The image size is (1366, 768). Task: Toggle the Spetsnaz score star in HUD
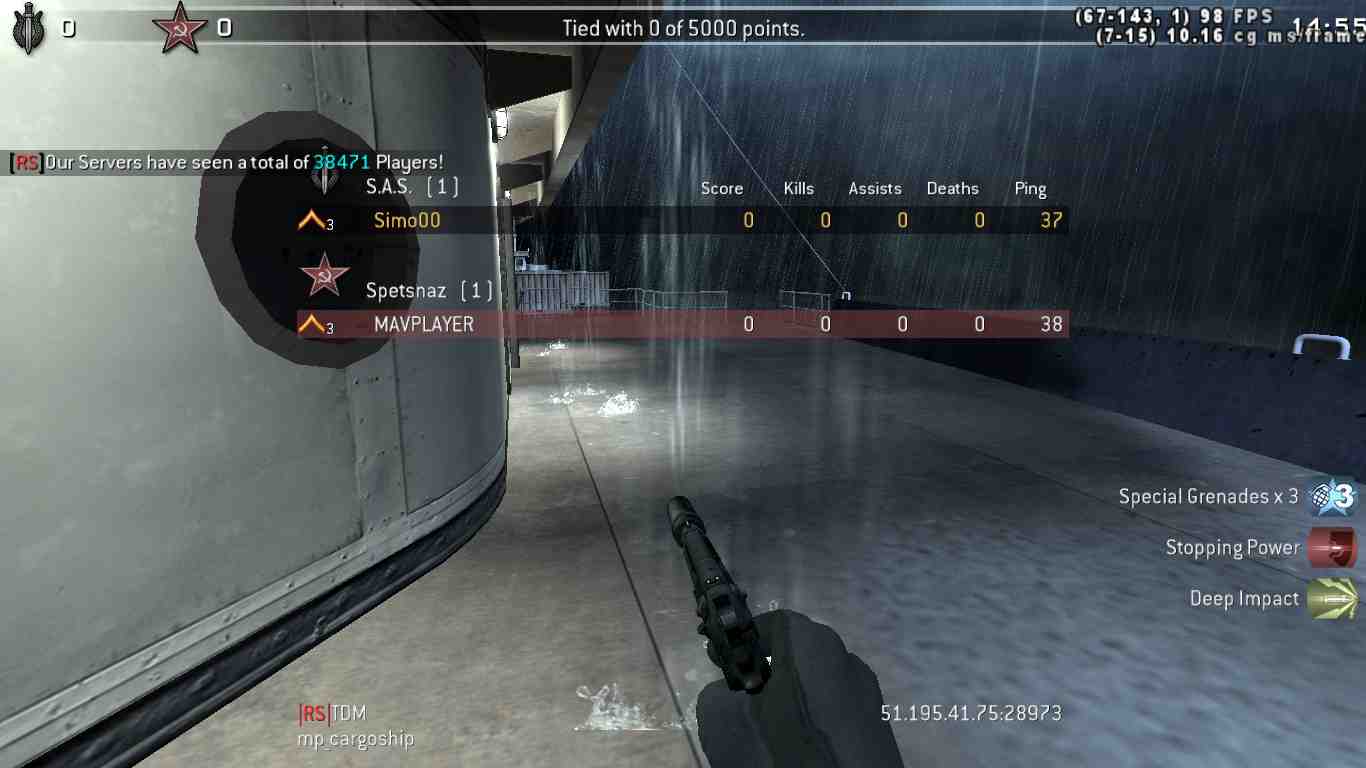point(179,25)
